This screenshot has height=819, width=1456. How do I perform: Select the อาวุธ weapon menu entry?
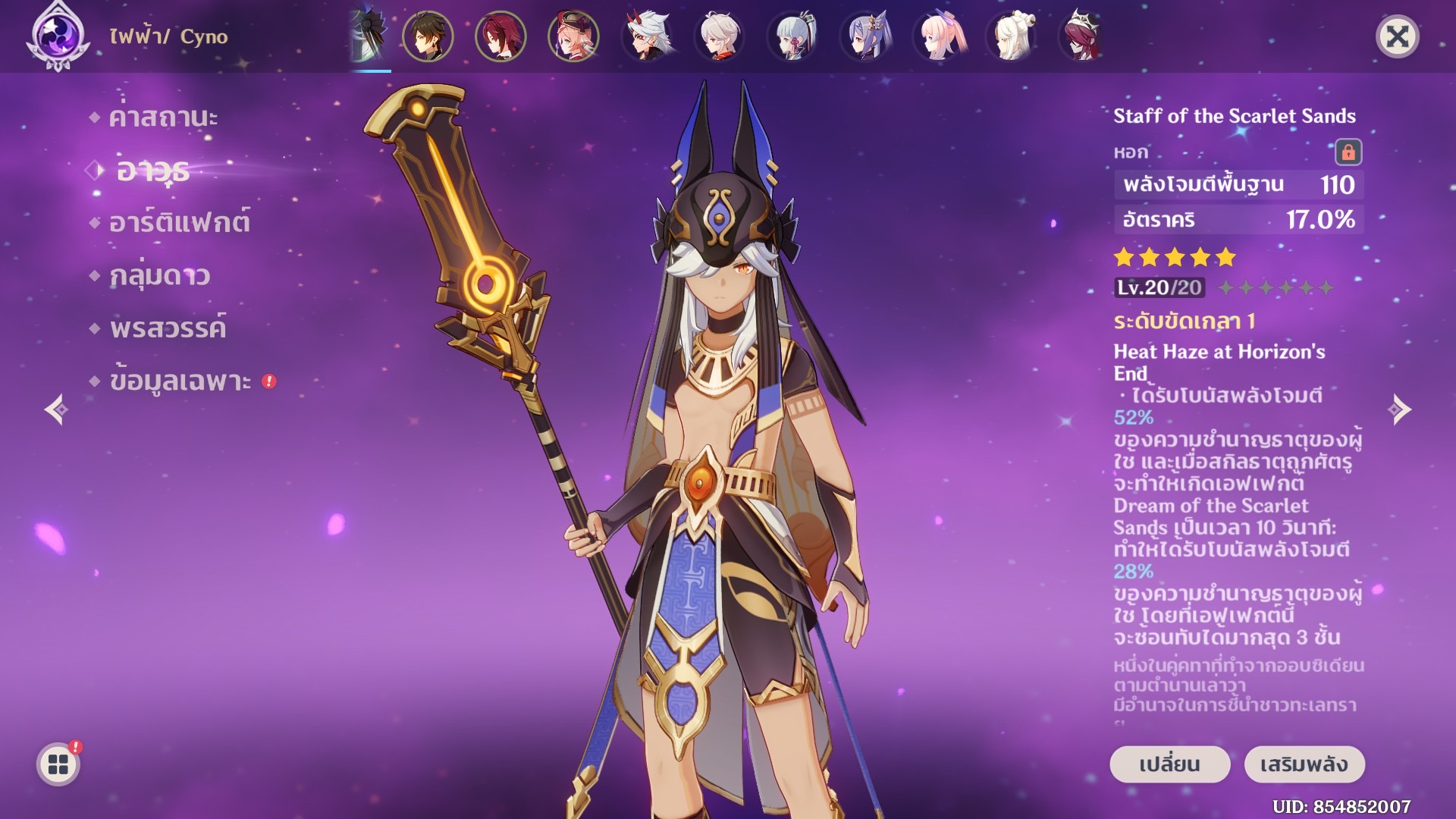pos(152,171)
